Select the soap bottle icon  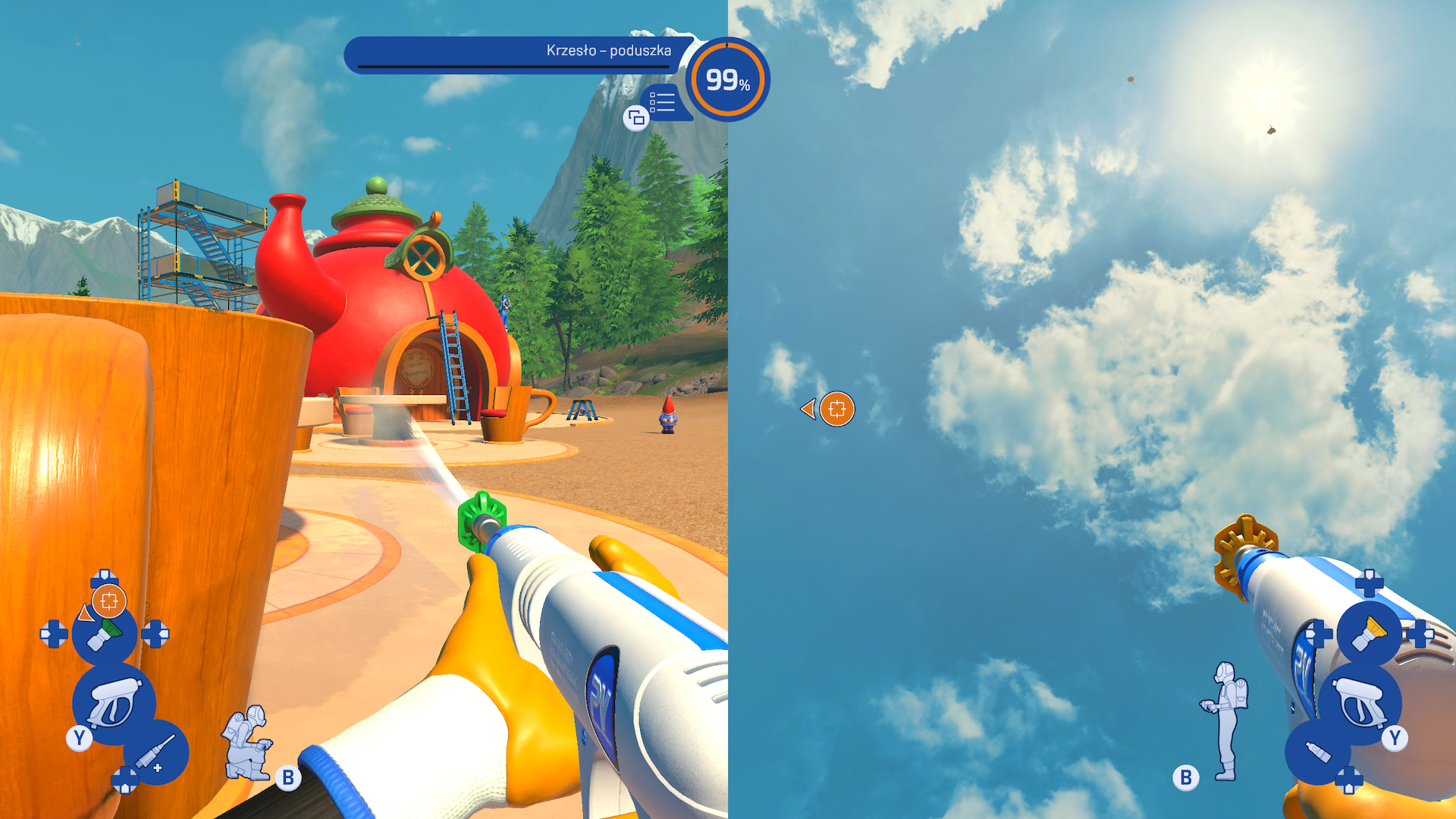pyautogui.click(x=1318, y=752)
